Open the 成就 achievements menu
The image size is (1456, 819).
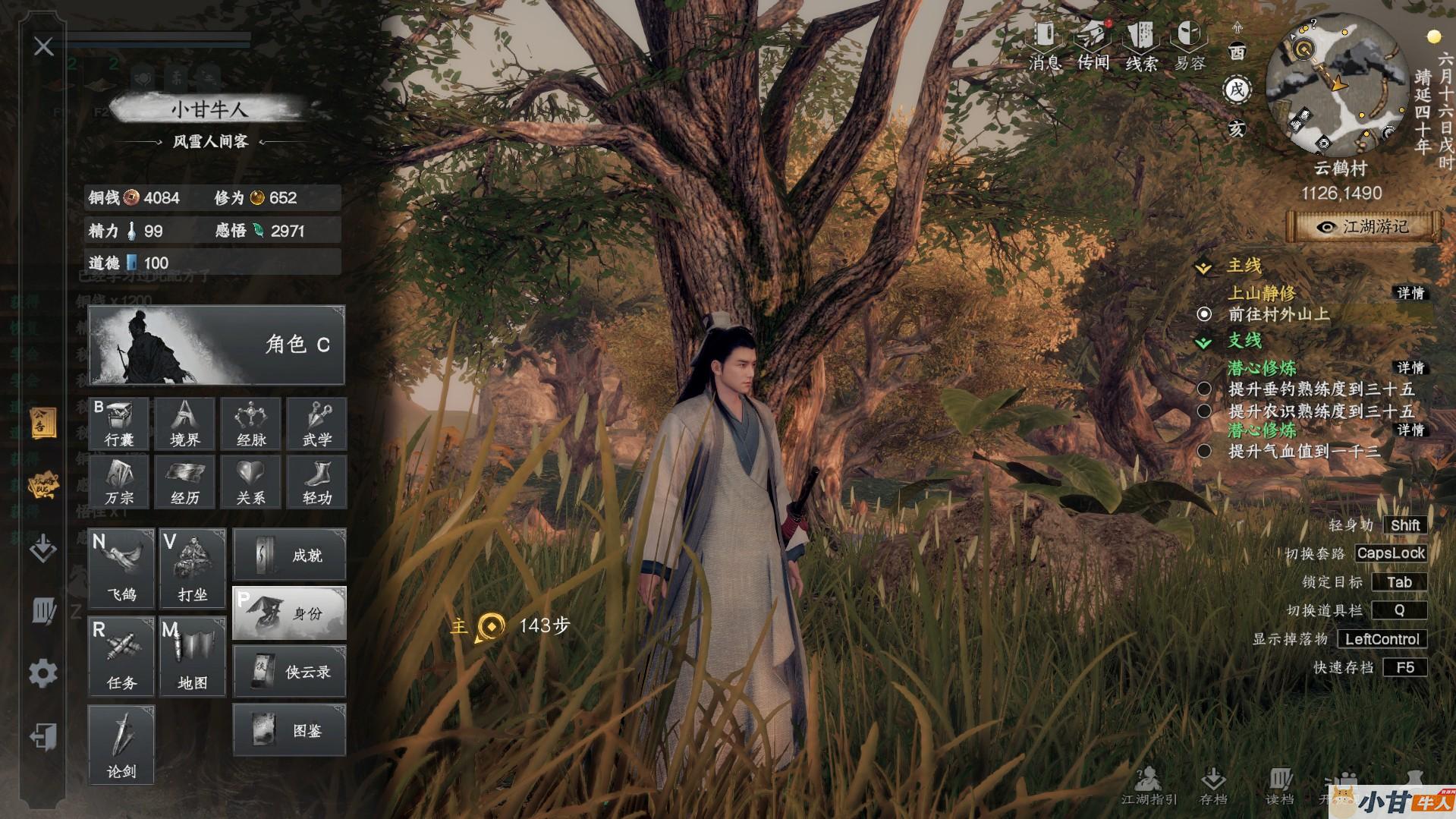[289, 555]
